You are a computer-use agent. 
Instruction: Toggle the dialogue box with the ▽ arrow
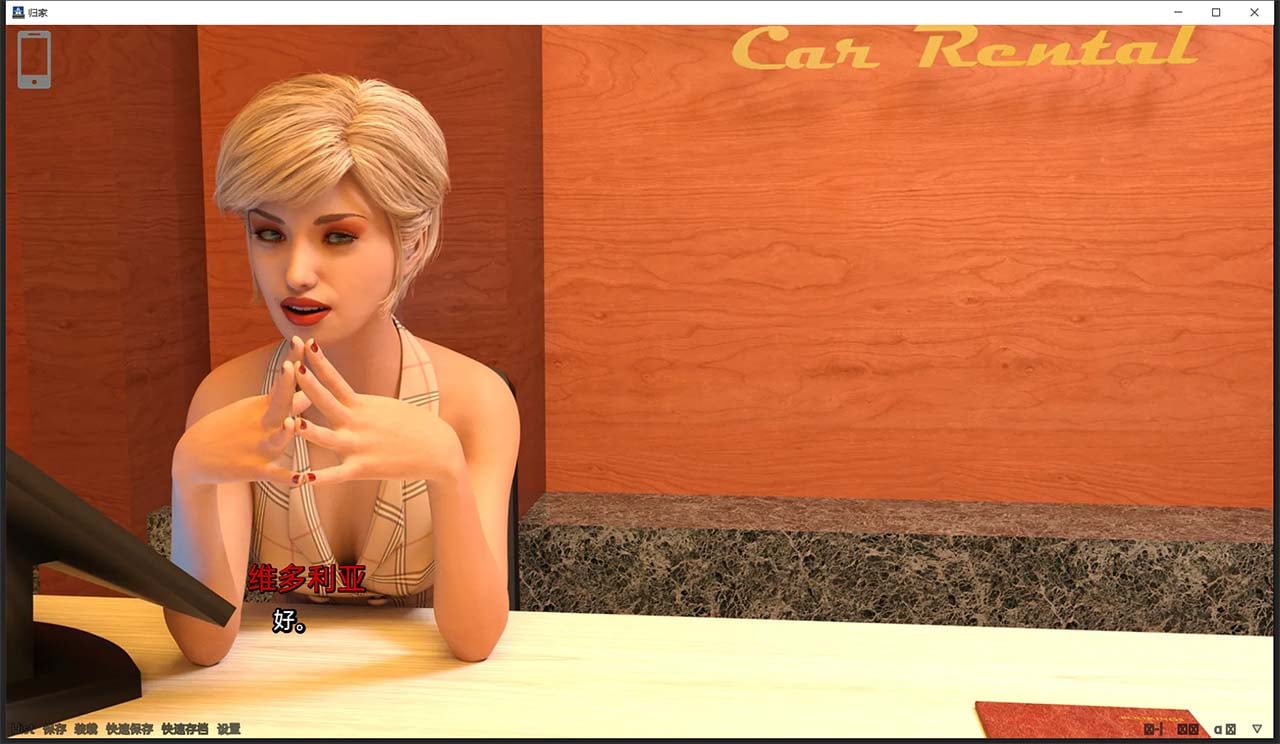1257,730
